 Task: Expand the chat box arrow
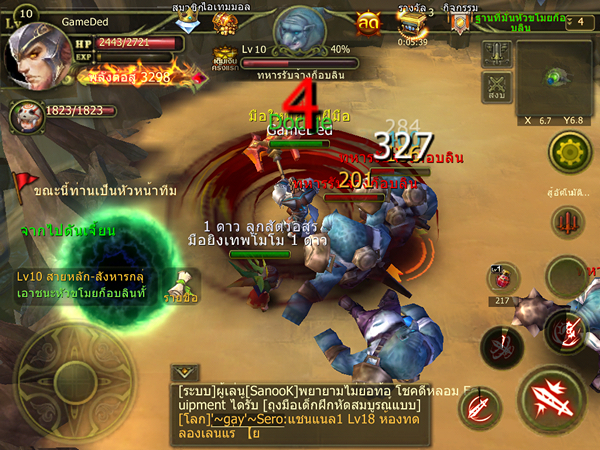(187, 370)
